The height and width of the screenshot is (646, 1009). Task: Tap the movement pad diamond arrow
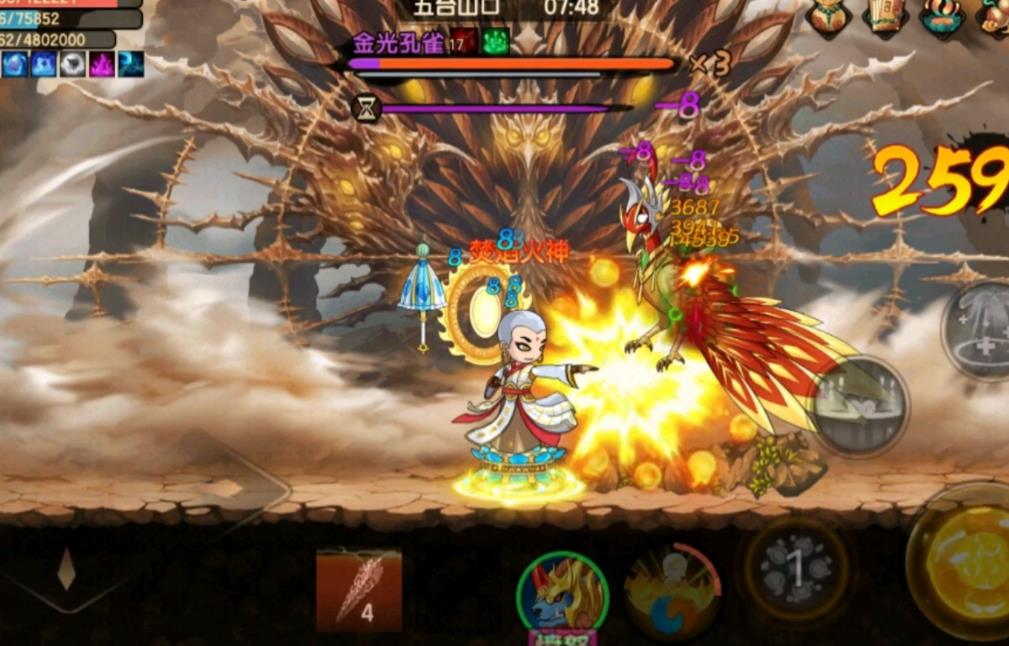click(66, 570)
